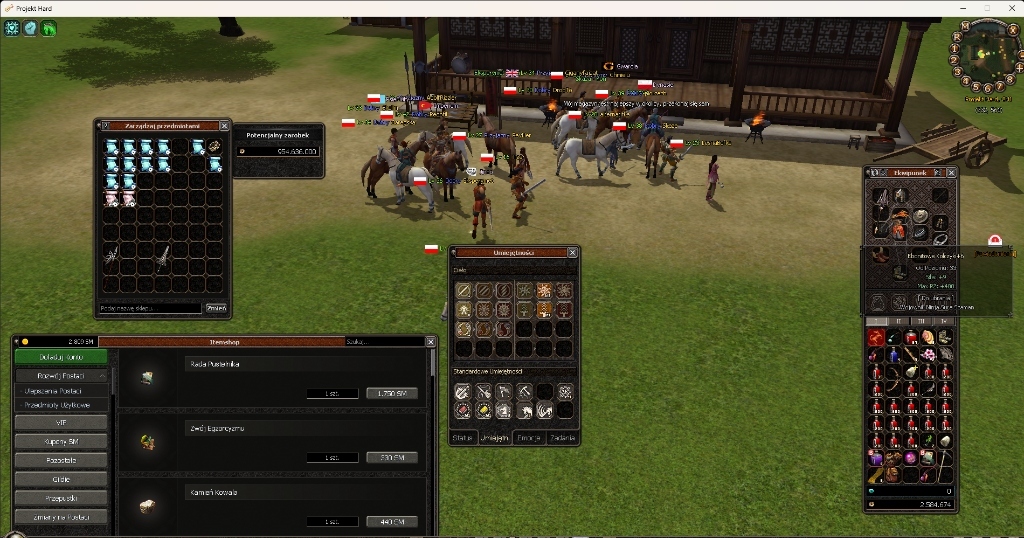Select the Przepustki category

coord(61,498)
